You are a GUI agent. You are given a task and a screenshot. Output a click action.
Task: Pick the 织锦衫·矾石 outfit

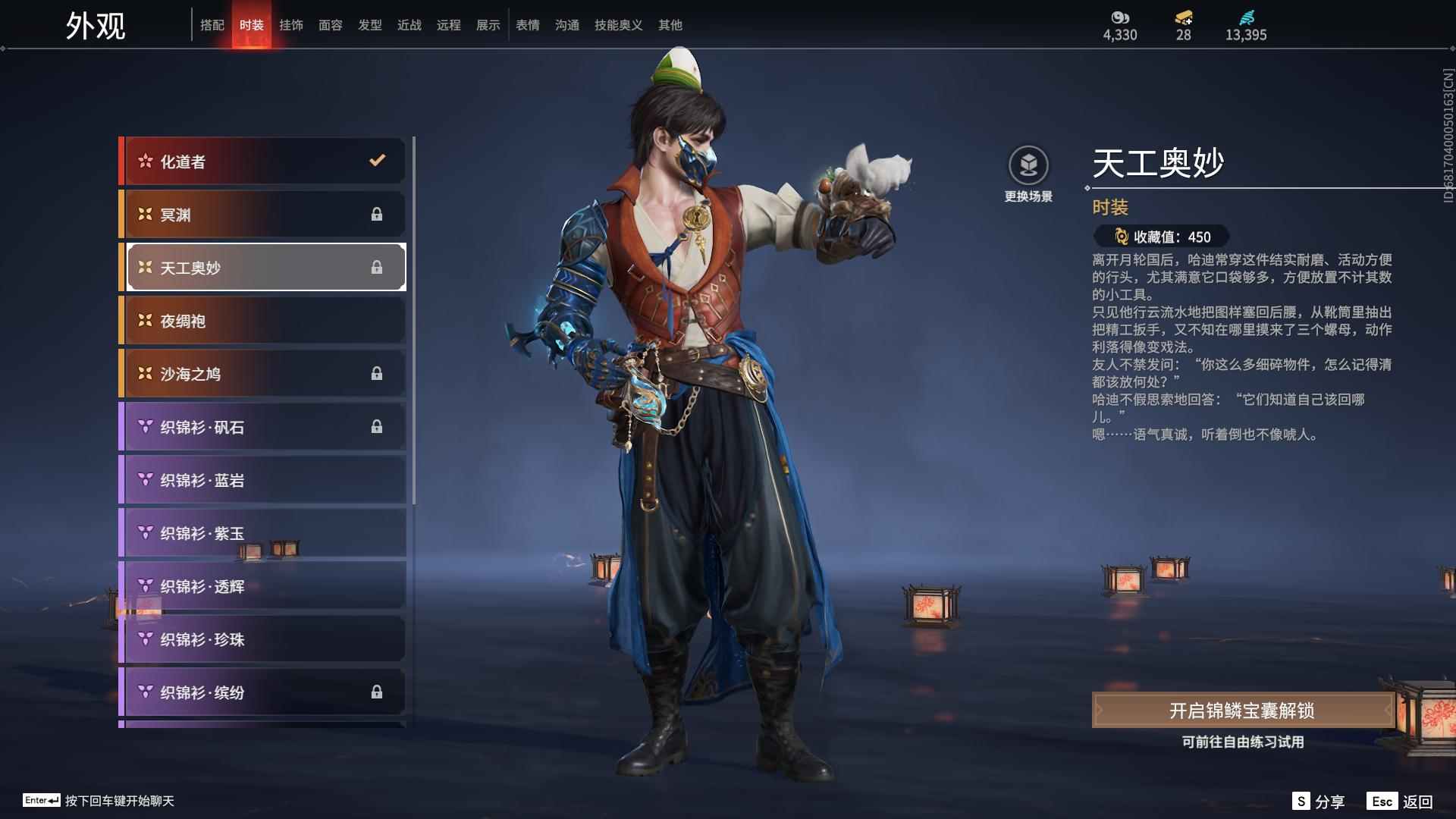262,427
